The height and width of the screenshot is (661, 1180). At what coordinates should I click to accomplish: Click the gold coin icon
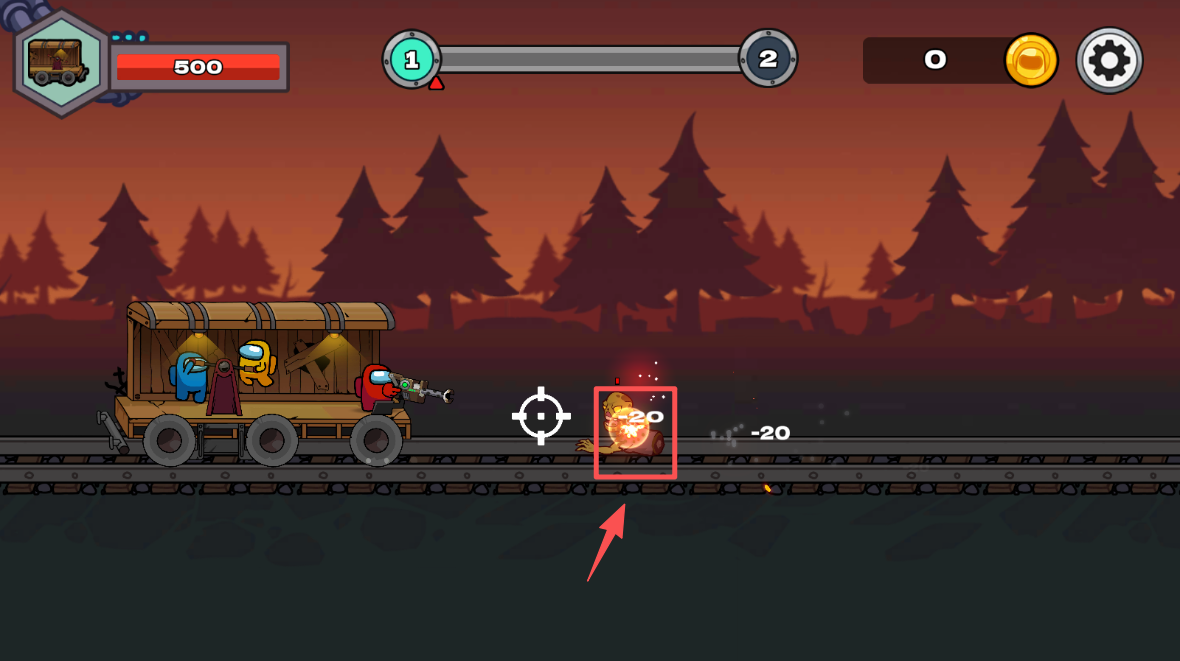tap(1031, 60)
